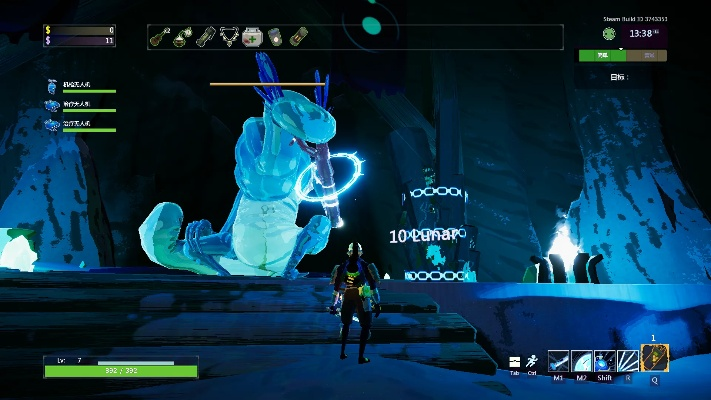Click the tooth necklace item icon
The width and height of the screenshot is (711, 400).
[229, 37]
